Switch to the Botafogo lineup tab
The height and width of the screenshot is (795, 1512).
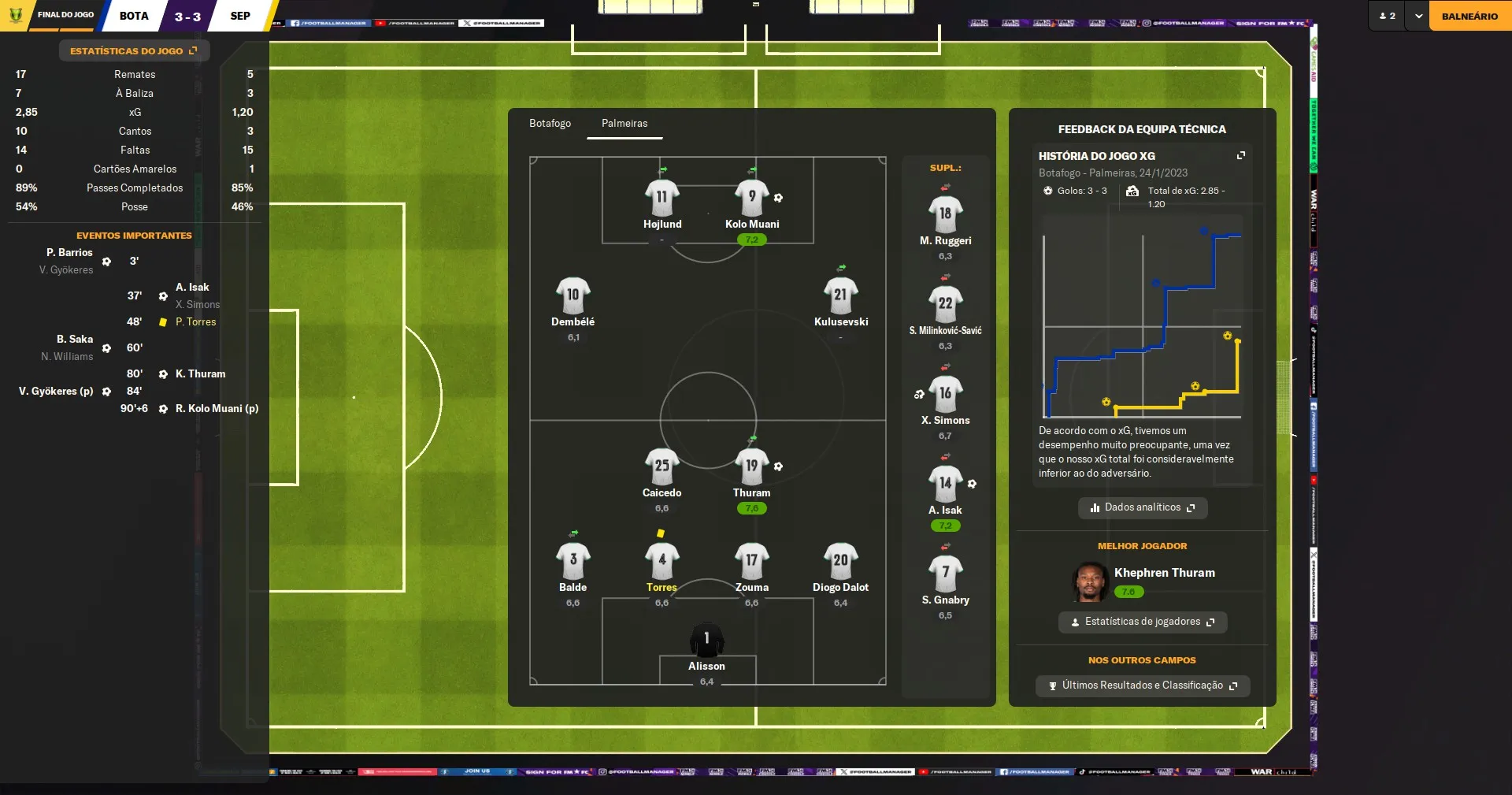tap(550, 124)
